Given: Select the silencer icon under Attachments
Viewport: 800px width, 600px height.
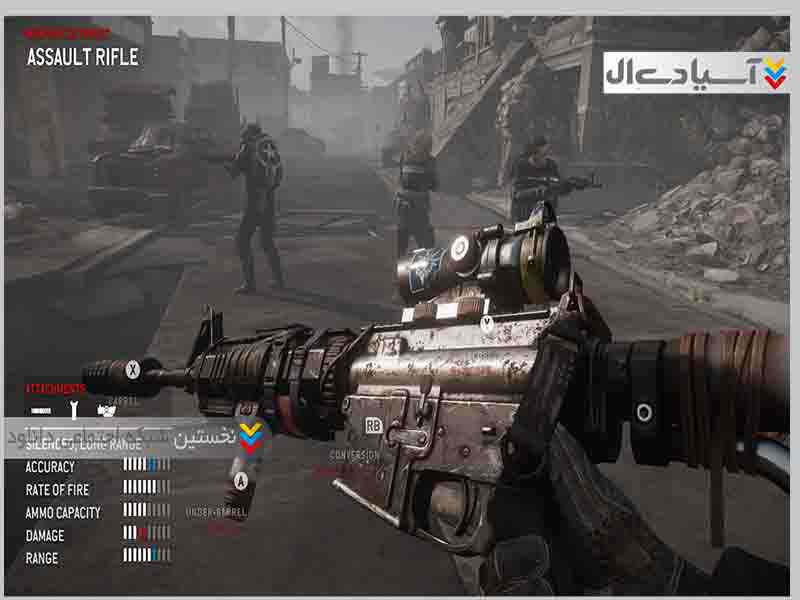Looking at the screenshot, I should [41, 410].
